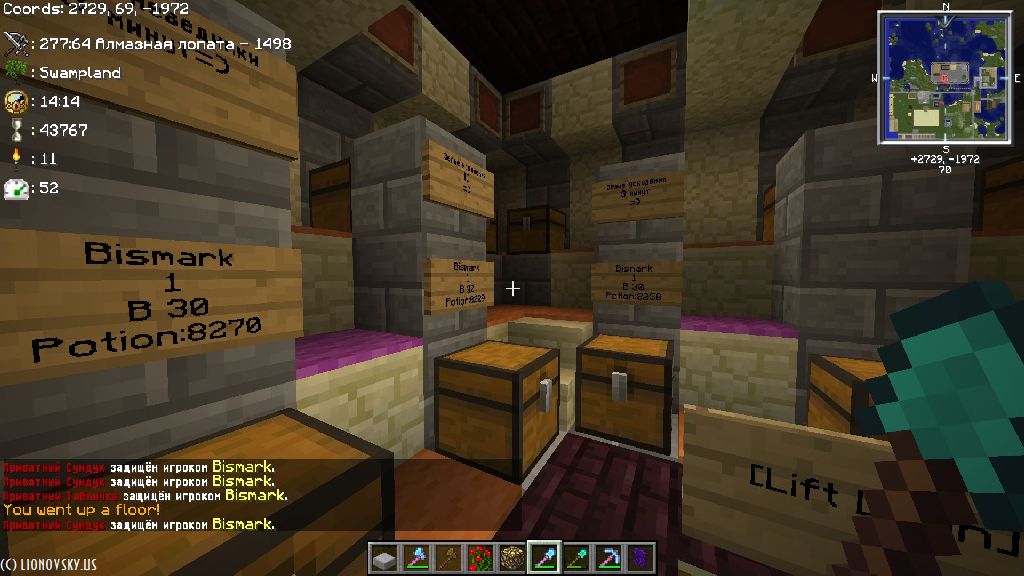Image resolution: width=1024 pixels, height=576 pixels.
Task: Click the minimap in the corner
Action: click(x=944, y=76)
